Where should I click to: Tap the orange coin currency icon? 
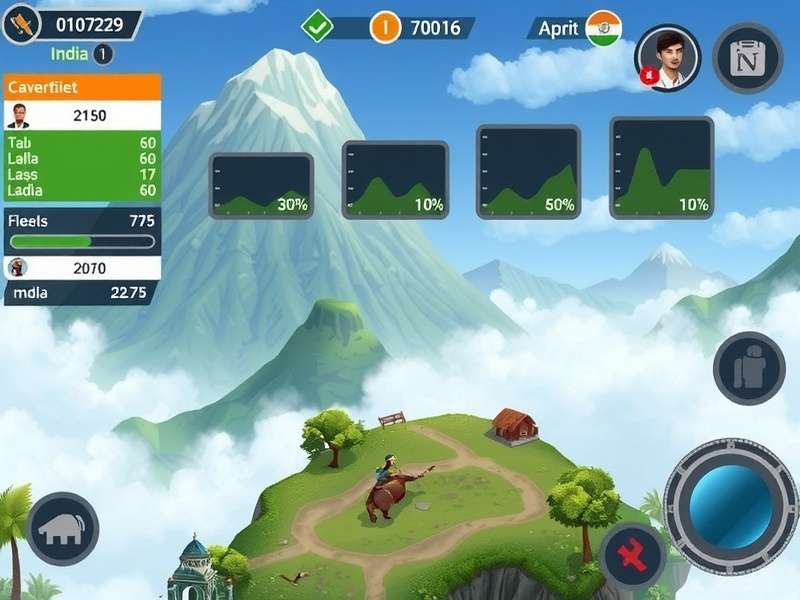(x=385, y=27)
